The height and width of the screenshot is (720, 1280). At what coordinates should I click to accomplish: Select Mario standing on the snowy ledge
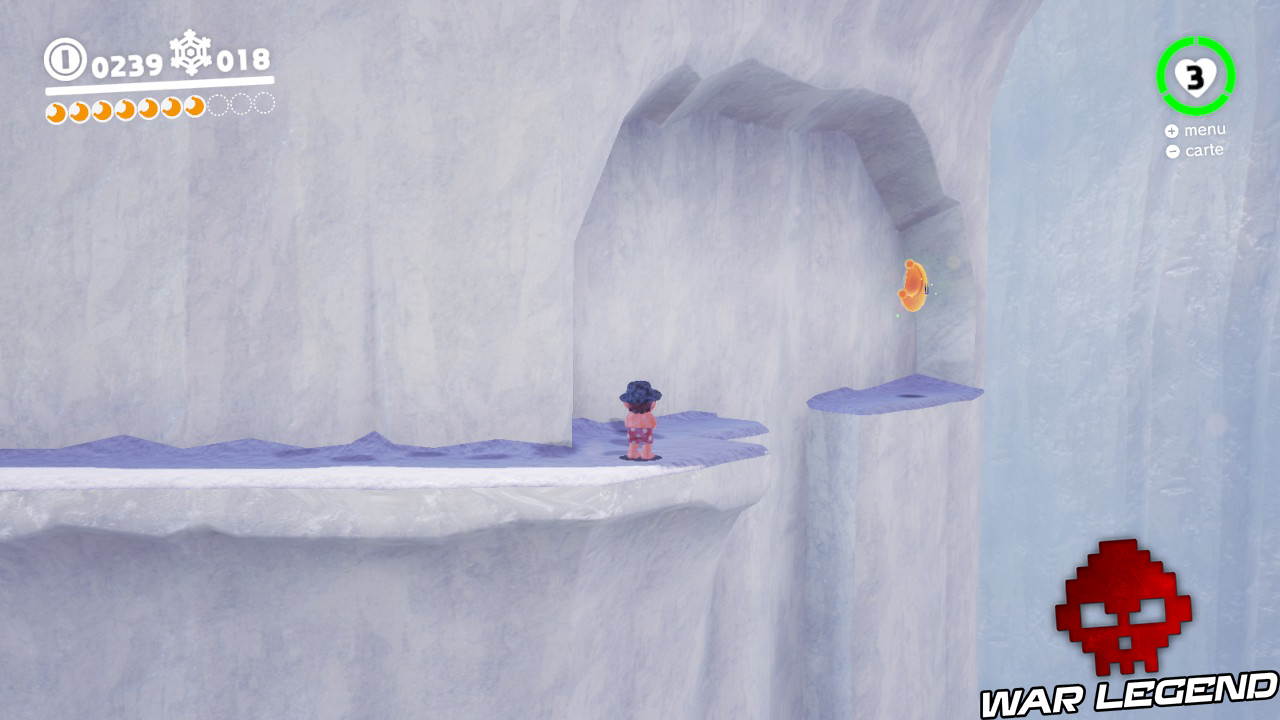[641, 420]
